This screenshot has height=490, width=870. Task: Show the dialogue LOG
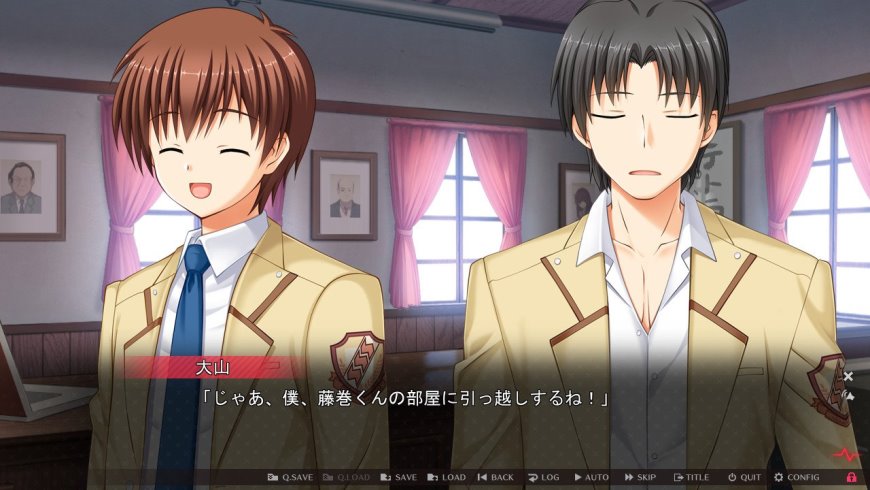543,478
